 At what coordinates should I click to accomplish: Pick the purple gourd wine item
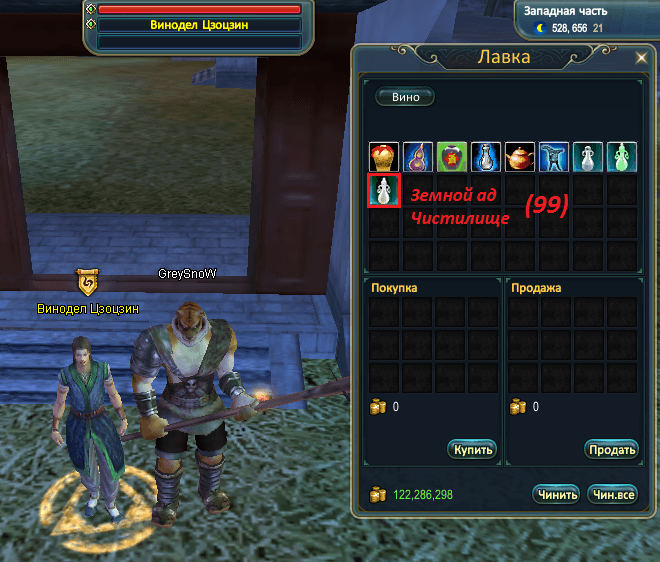point(419,157)
